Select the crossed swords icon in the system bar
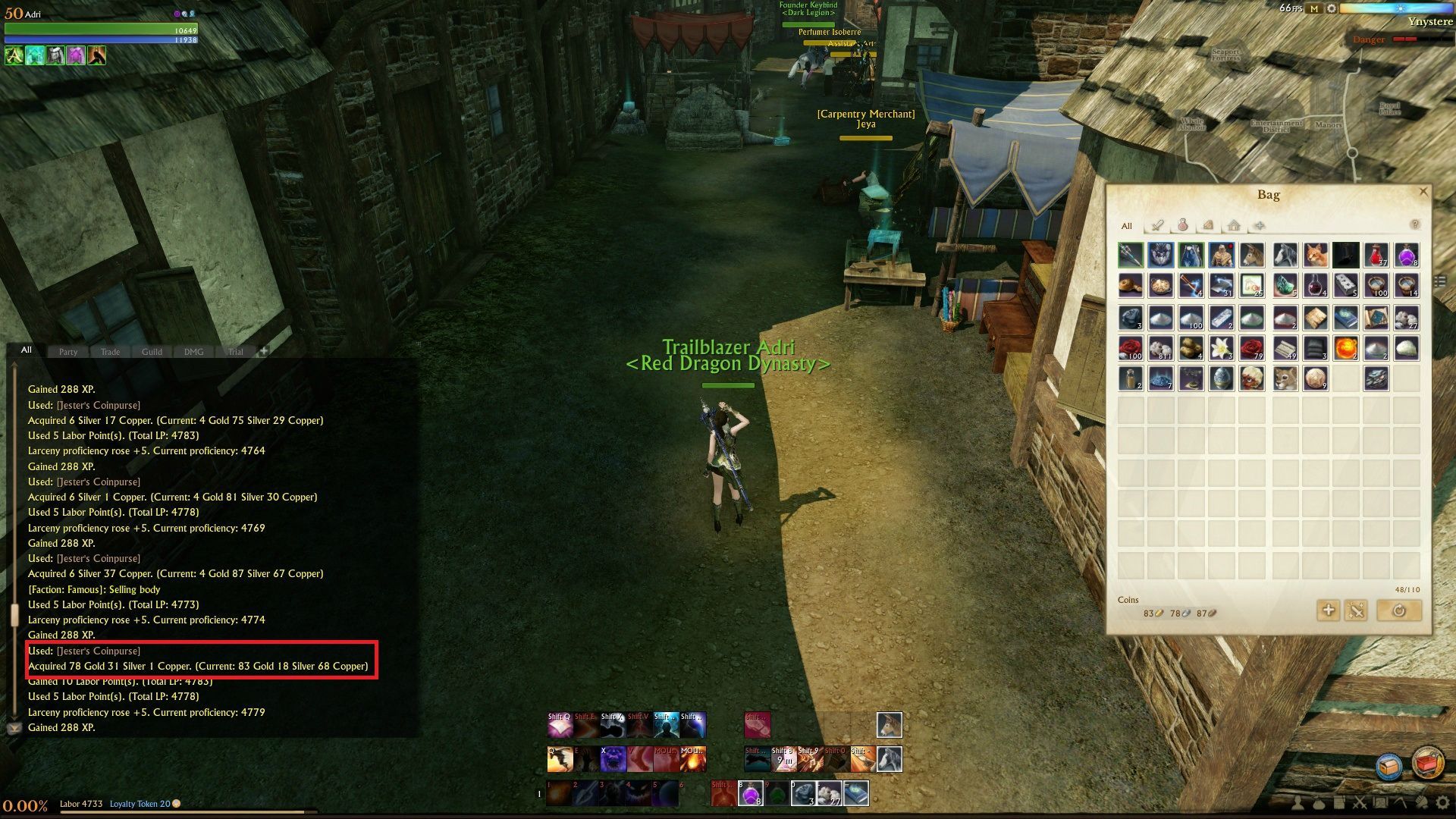 point(1360,802)
